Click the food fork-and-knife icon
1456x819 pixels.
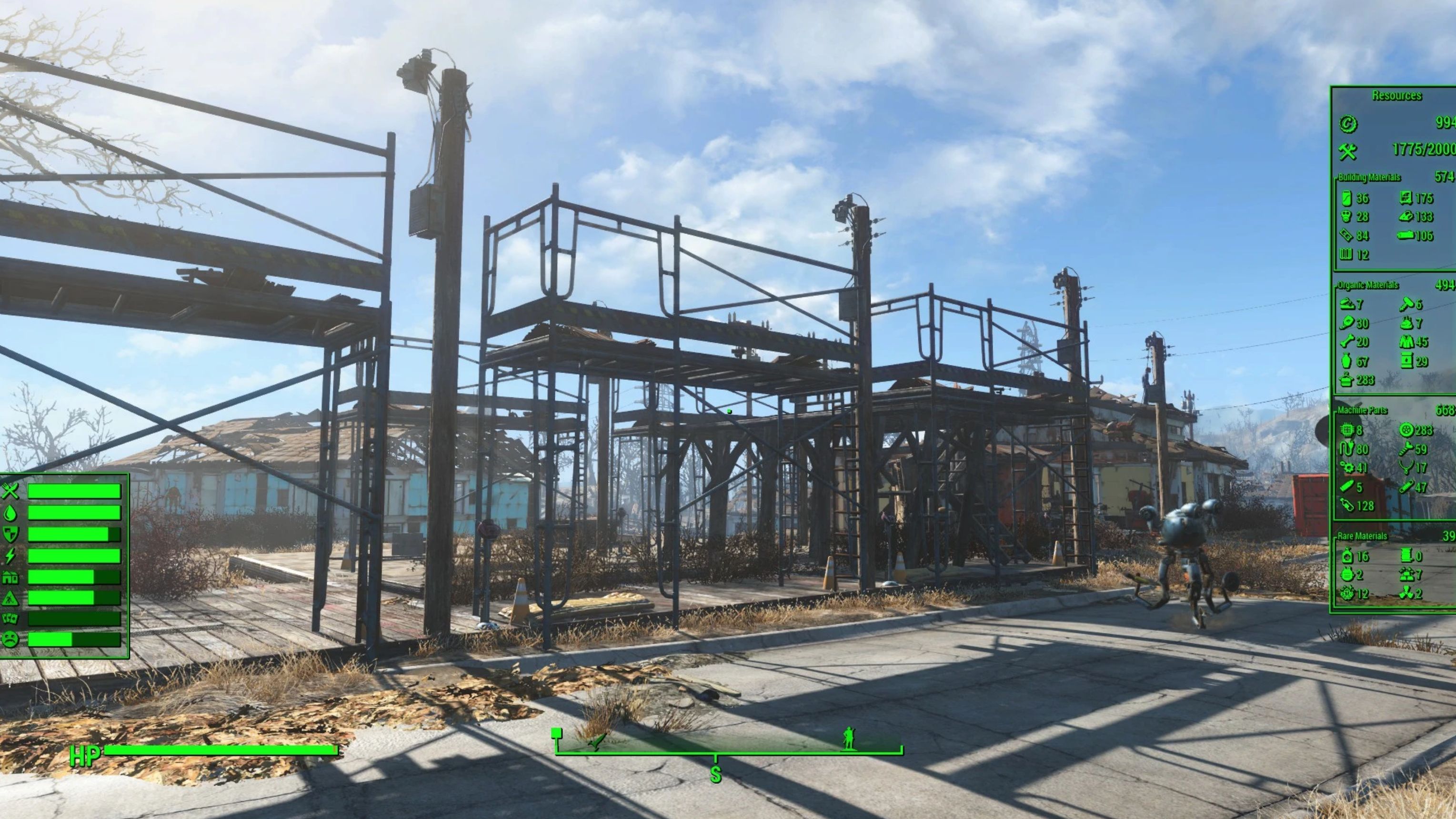[10, 491]
